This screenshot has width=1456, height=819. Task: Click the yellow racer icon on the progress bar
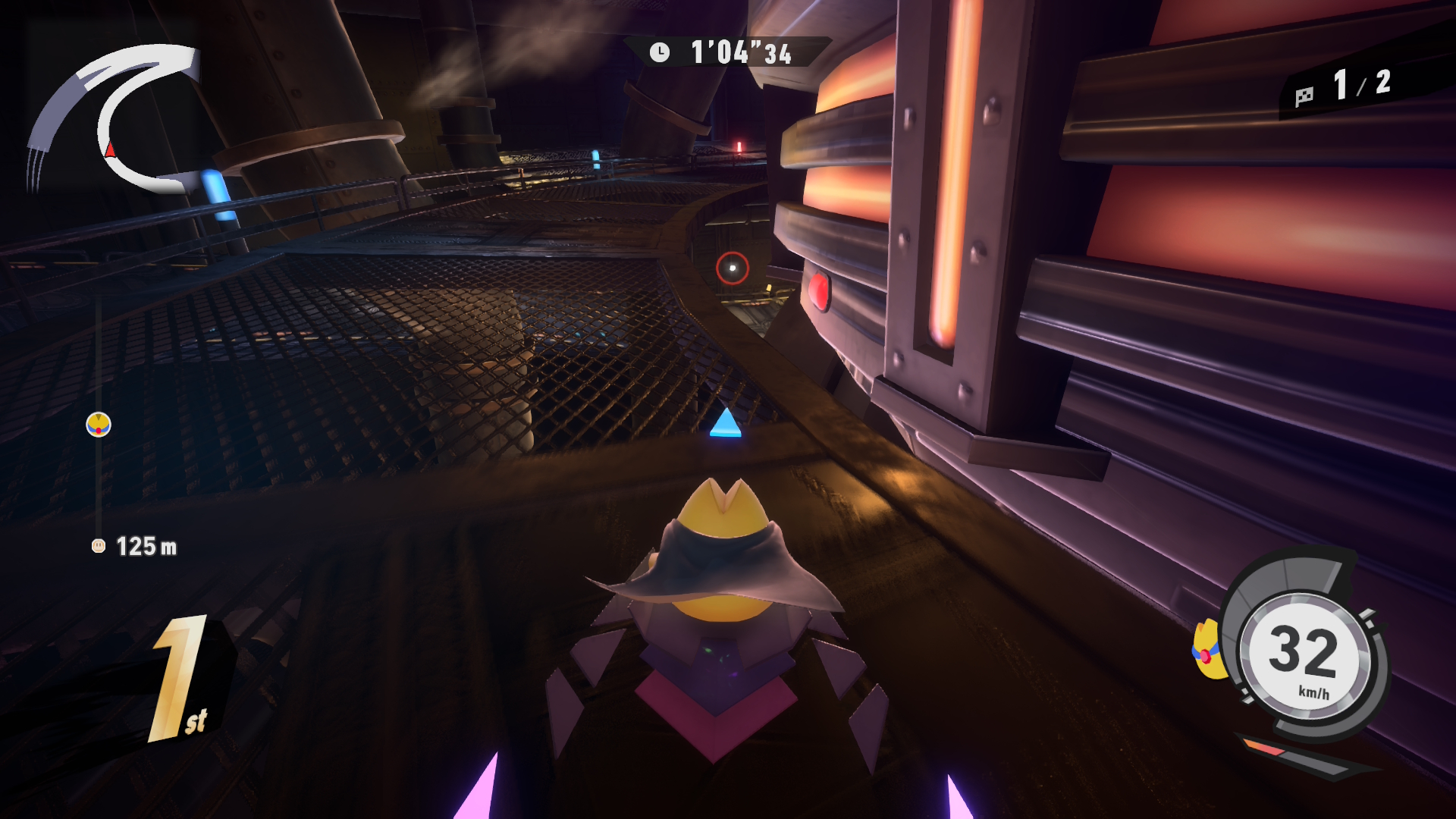pos(99,425)
